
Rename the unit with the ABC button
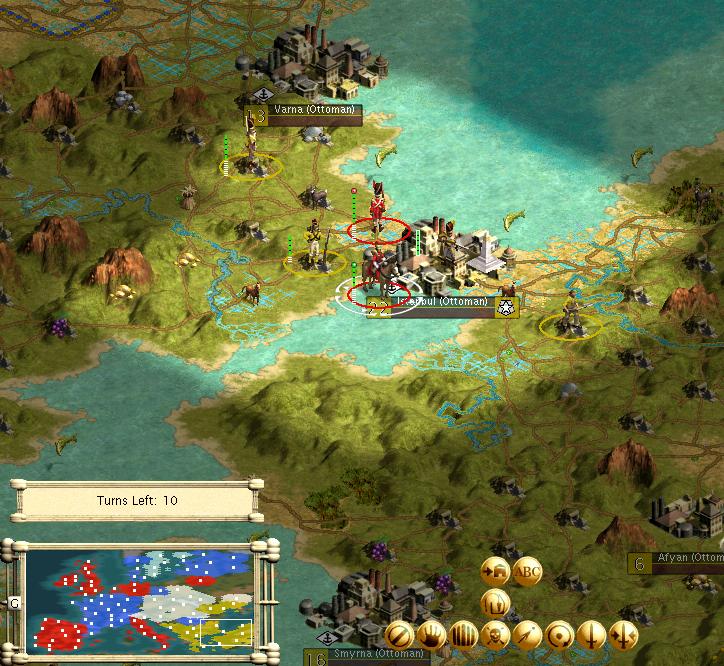pos(527,571)
